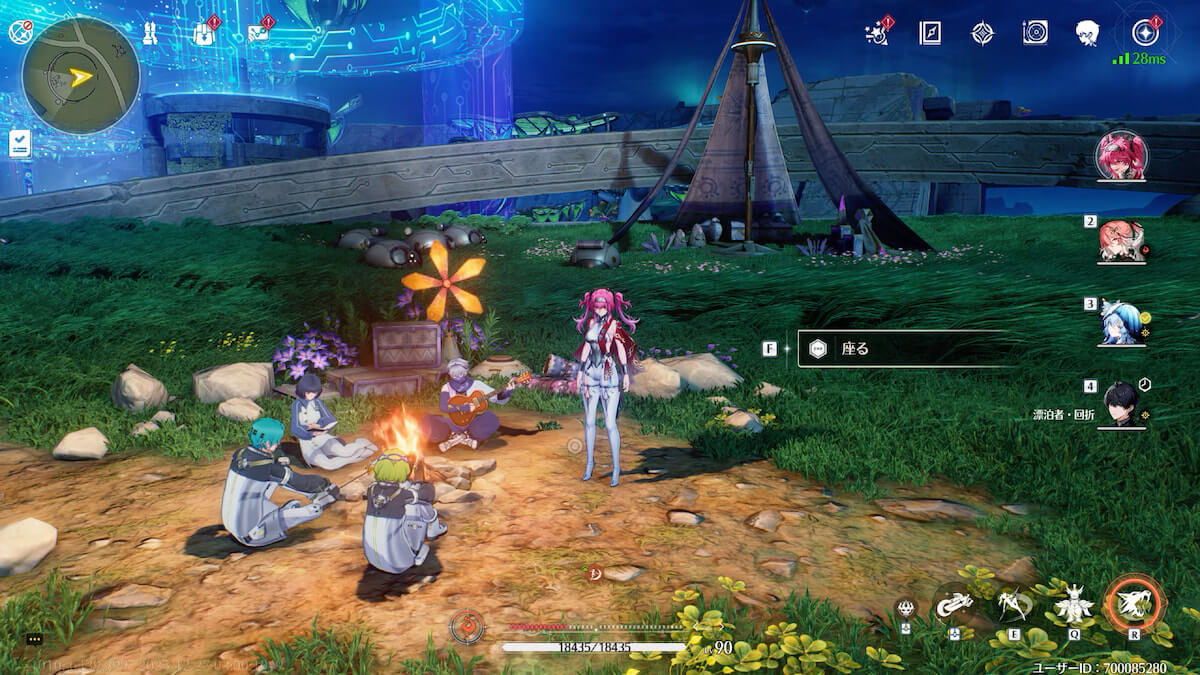Switch to party member 4 漂泊者・回折

pos(1121,404)
